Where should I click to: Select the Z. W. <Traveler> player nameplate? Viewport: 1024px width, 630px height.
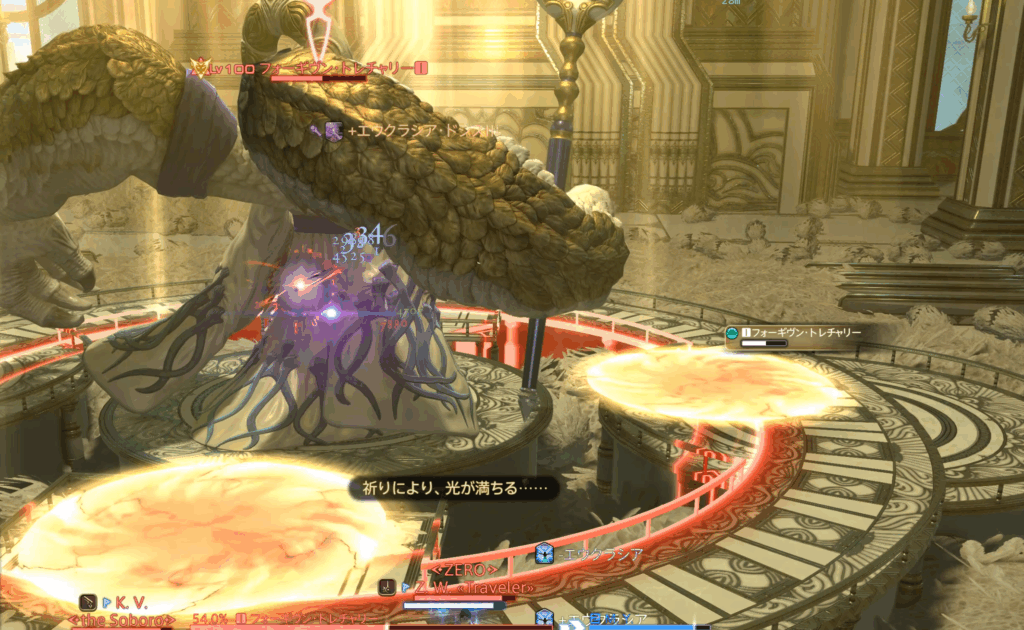coord(467,588)
